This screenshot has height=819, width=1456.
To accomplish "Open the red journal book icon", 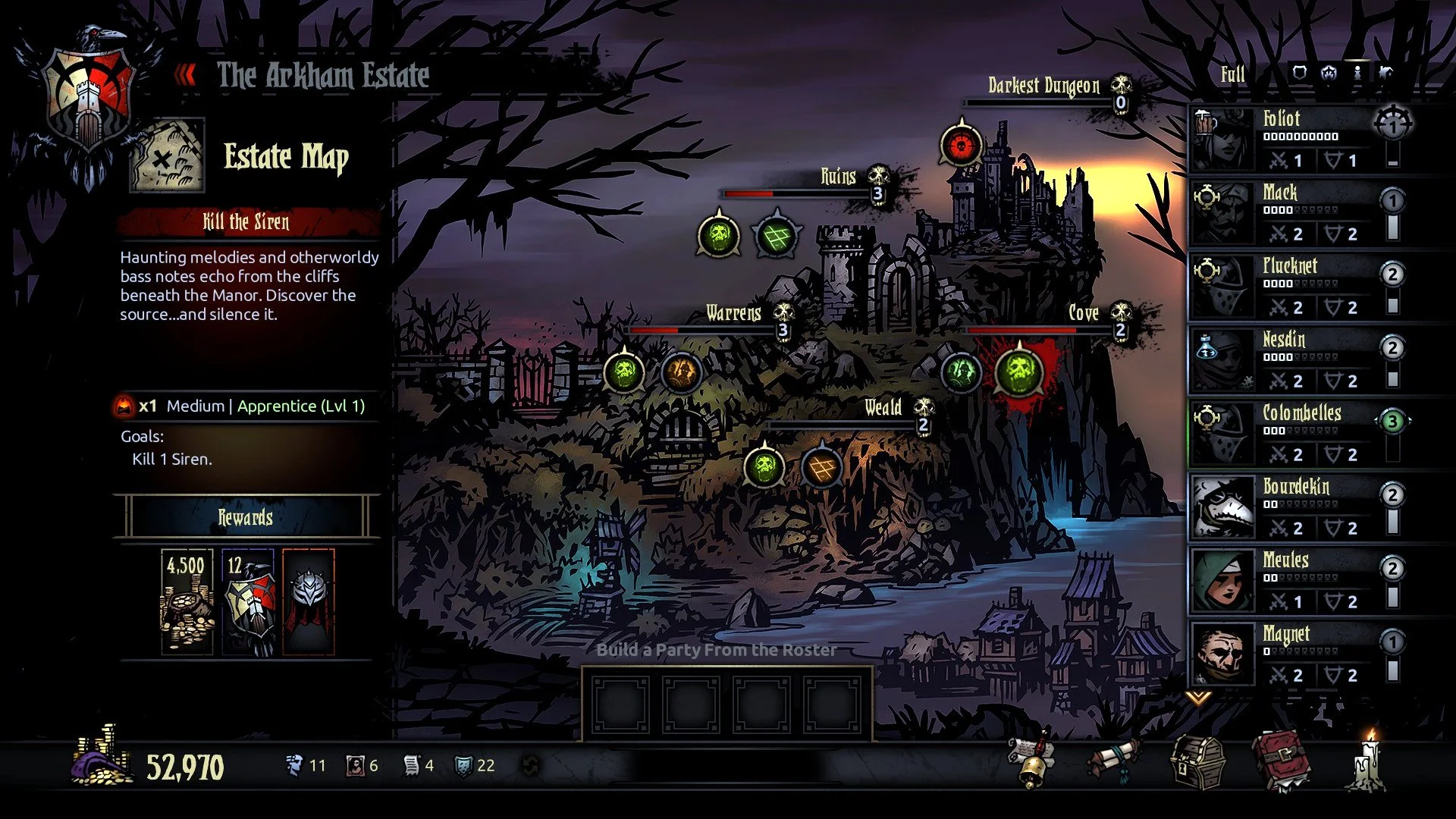I will 1282,761.
